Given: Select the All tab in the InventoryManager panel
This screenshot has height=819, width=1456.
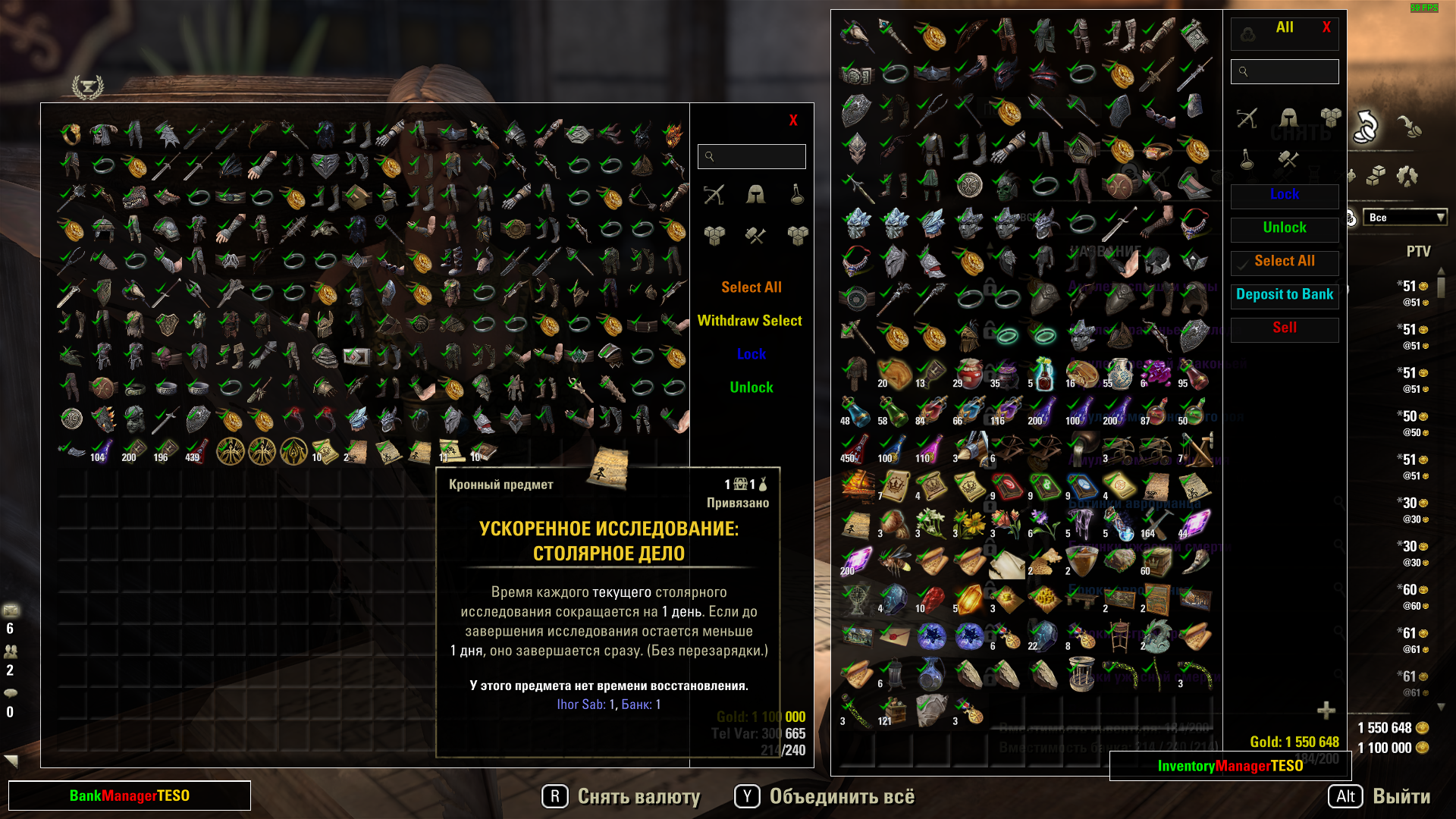Looking at the screenshot, I should [x=1285, y=27].
